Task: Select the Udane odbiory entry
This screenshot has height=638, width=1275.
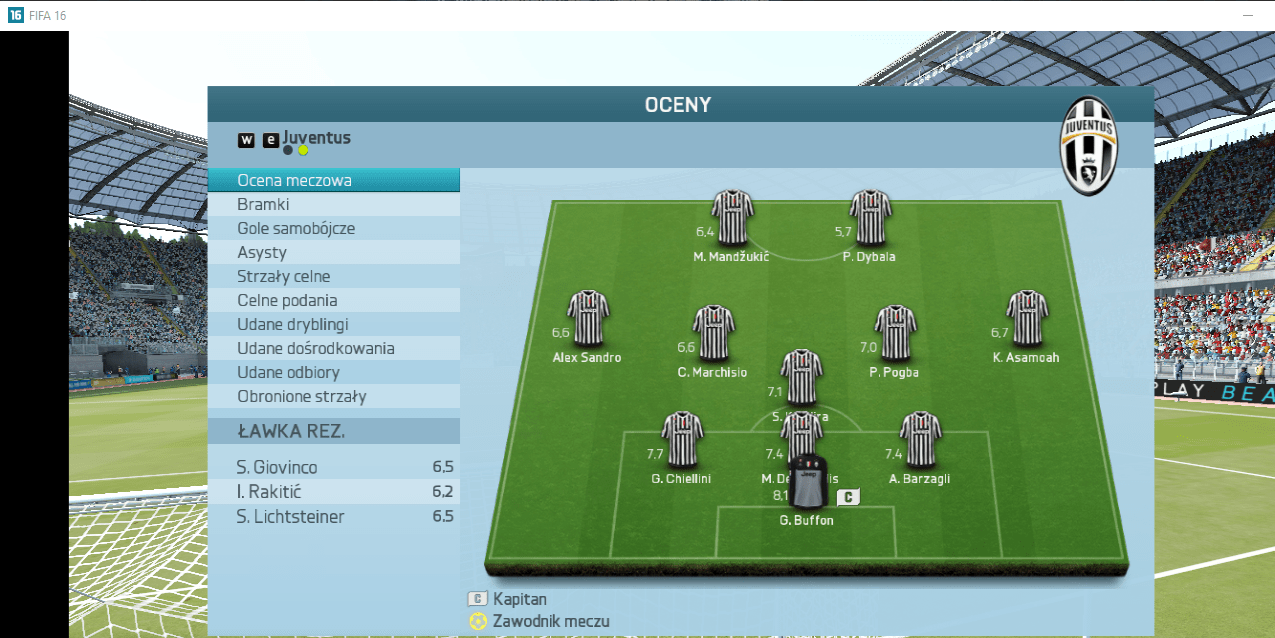Action: click(x=333, y=373)
